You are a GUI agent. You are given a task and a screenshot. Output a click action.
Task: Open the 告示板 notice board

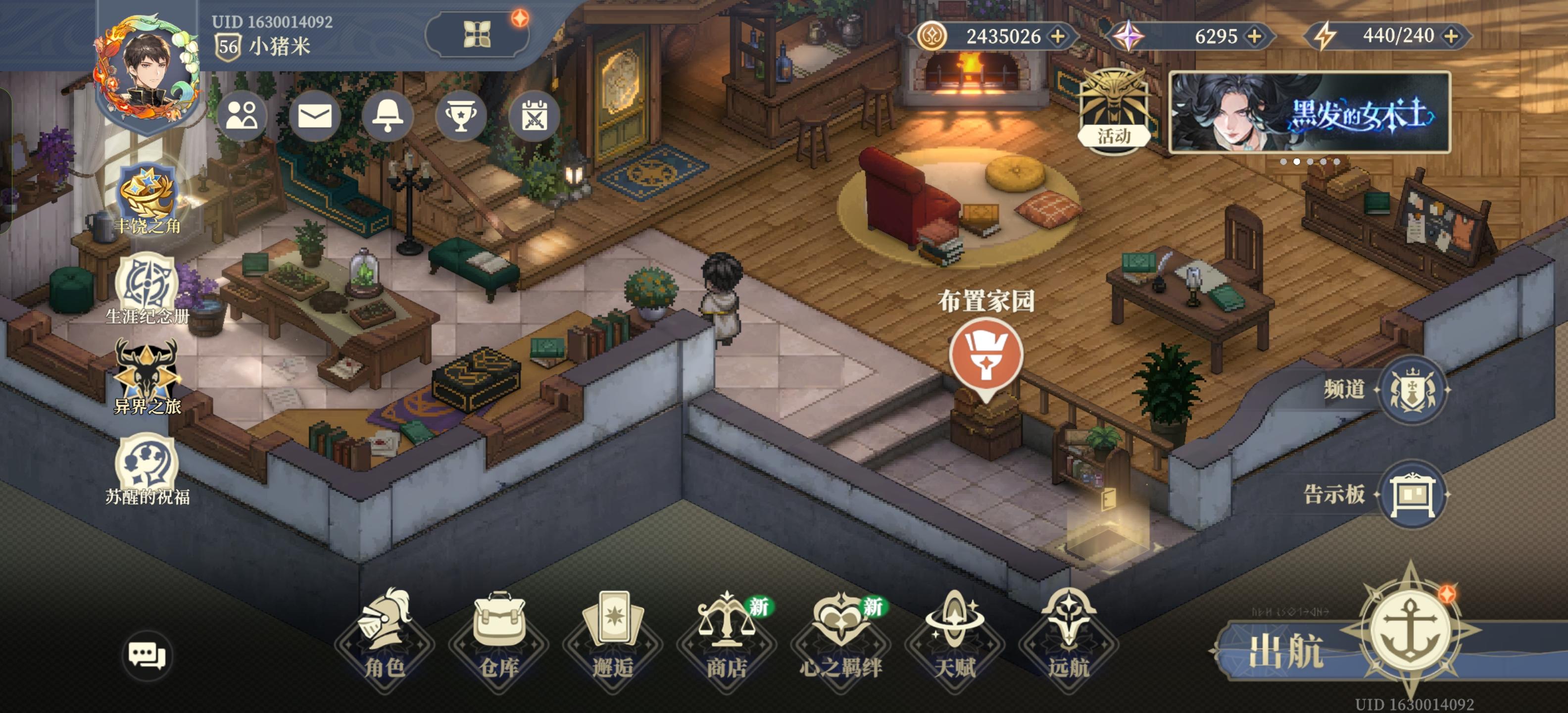pos(1412,494)
